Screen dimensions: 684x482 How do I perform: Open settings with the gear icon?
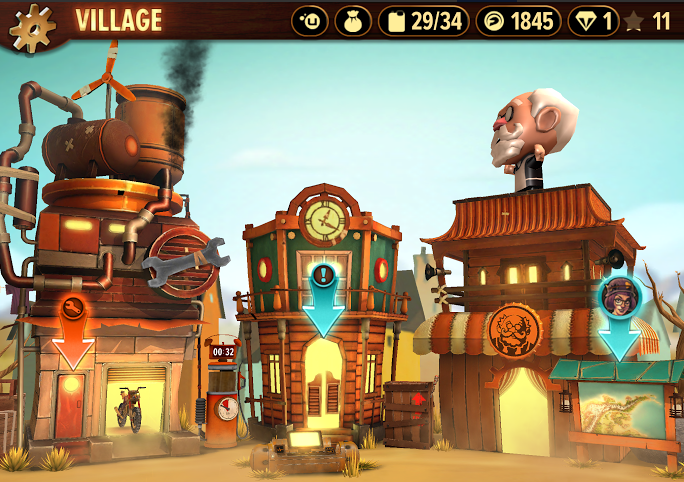point(32,24)
